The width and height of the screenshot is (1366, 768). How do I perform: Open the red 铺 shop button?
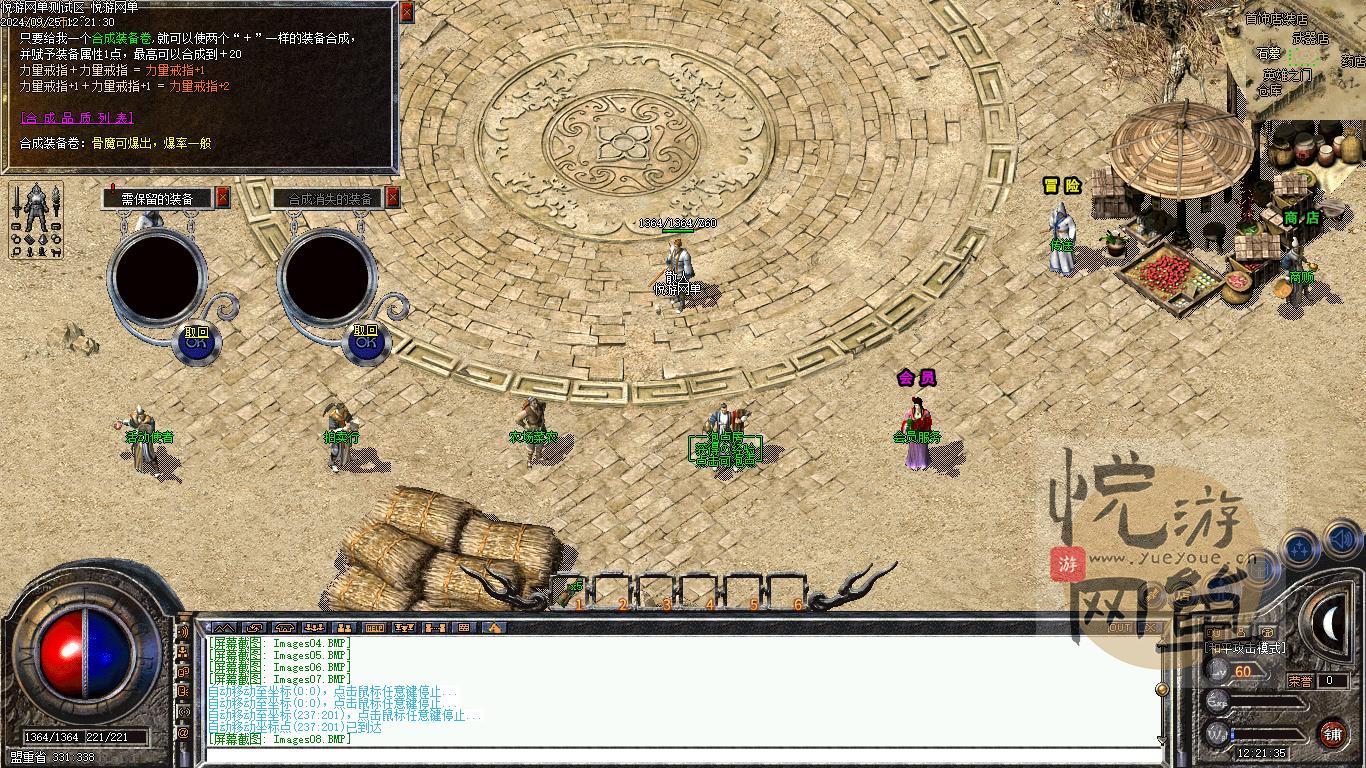[x=1332, y=734]
